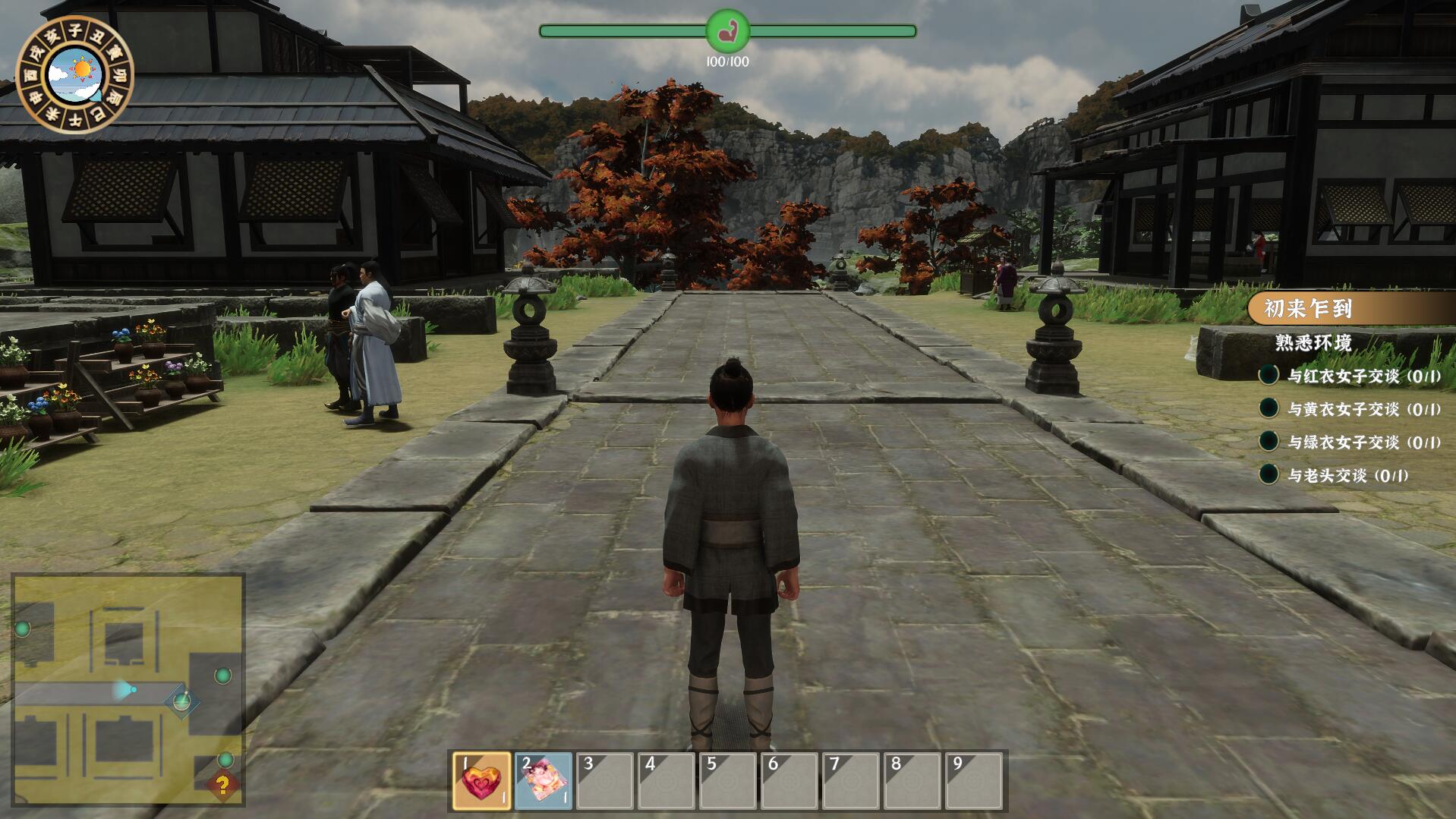Open the sun weather clock dial

[74, 74]
